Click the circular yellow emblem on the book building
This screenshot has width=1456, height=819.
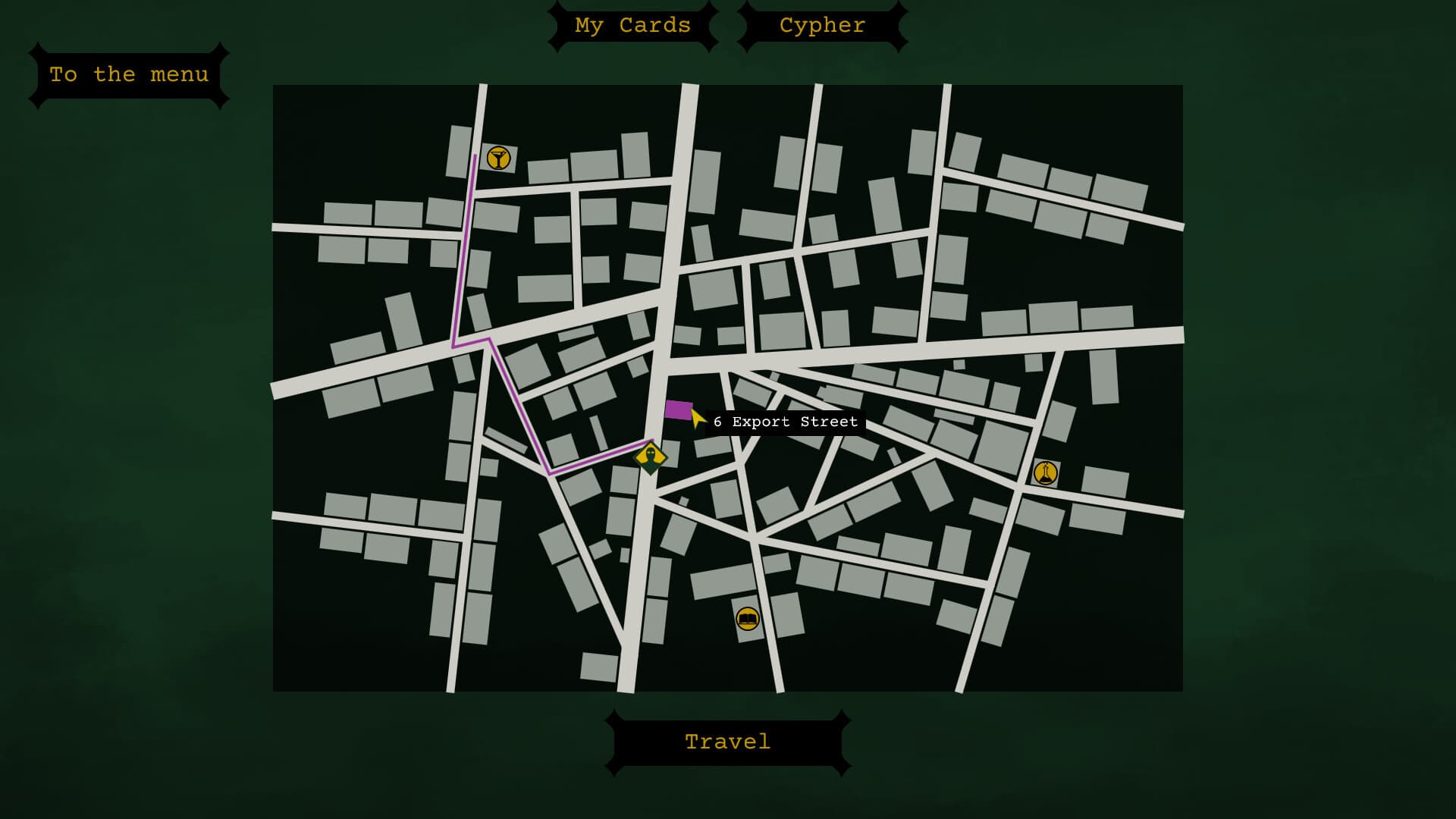(748, 618)
